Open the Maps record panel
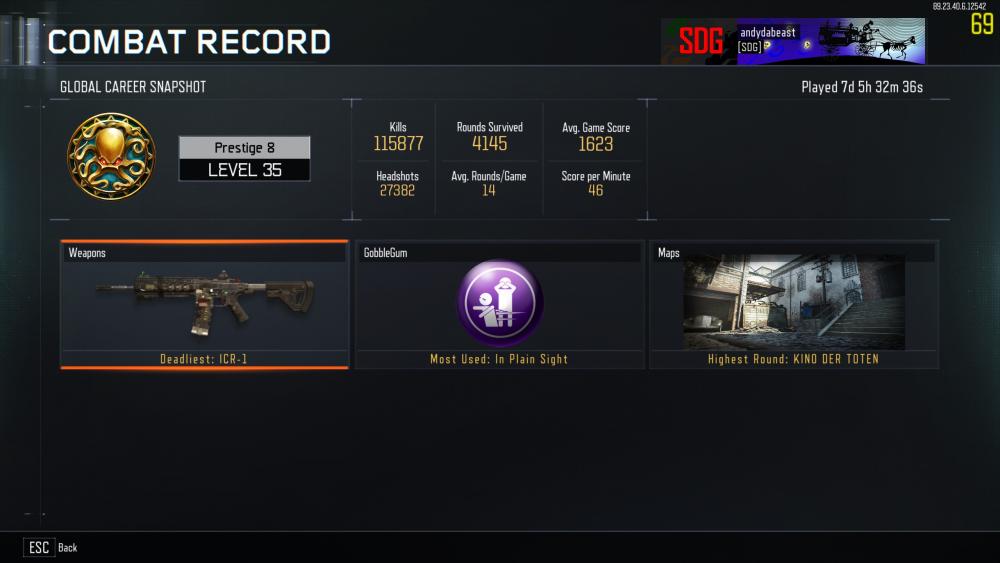This screenshot has height=563, width=1000. coord(794,304)
